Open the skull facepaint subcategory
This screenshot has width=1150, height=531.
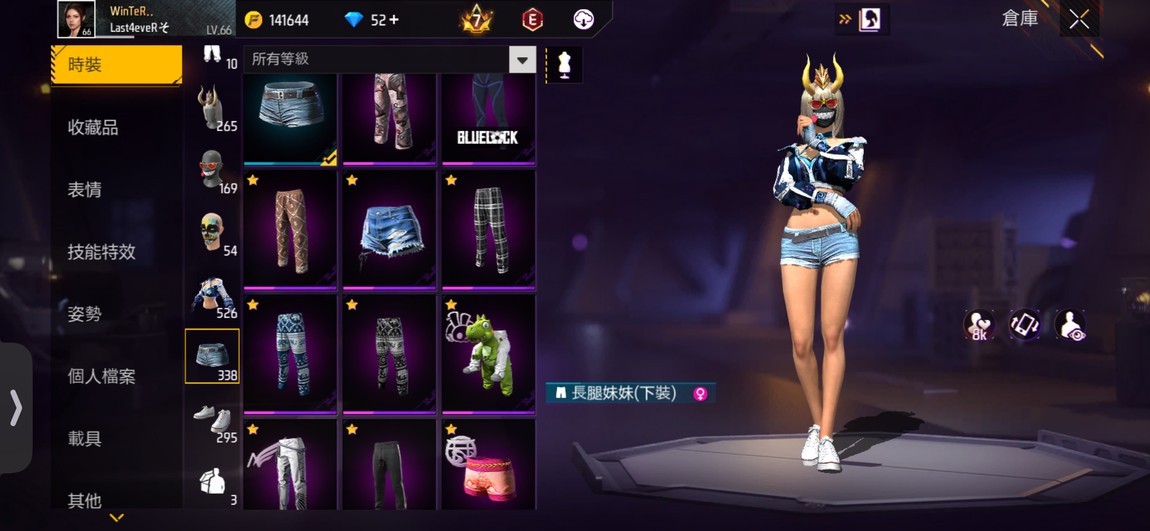[210, 232]
